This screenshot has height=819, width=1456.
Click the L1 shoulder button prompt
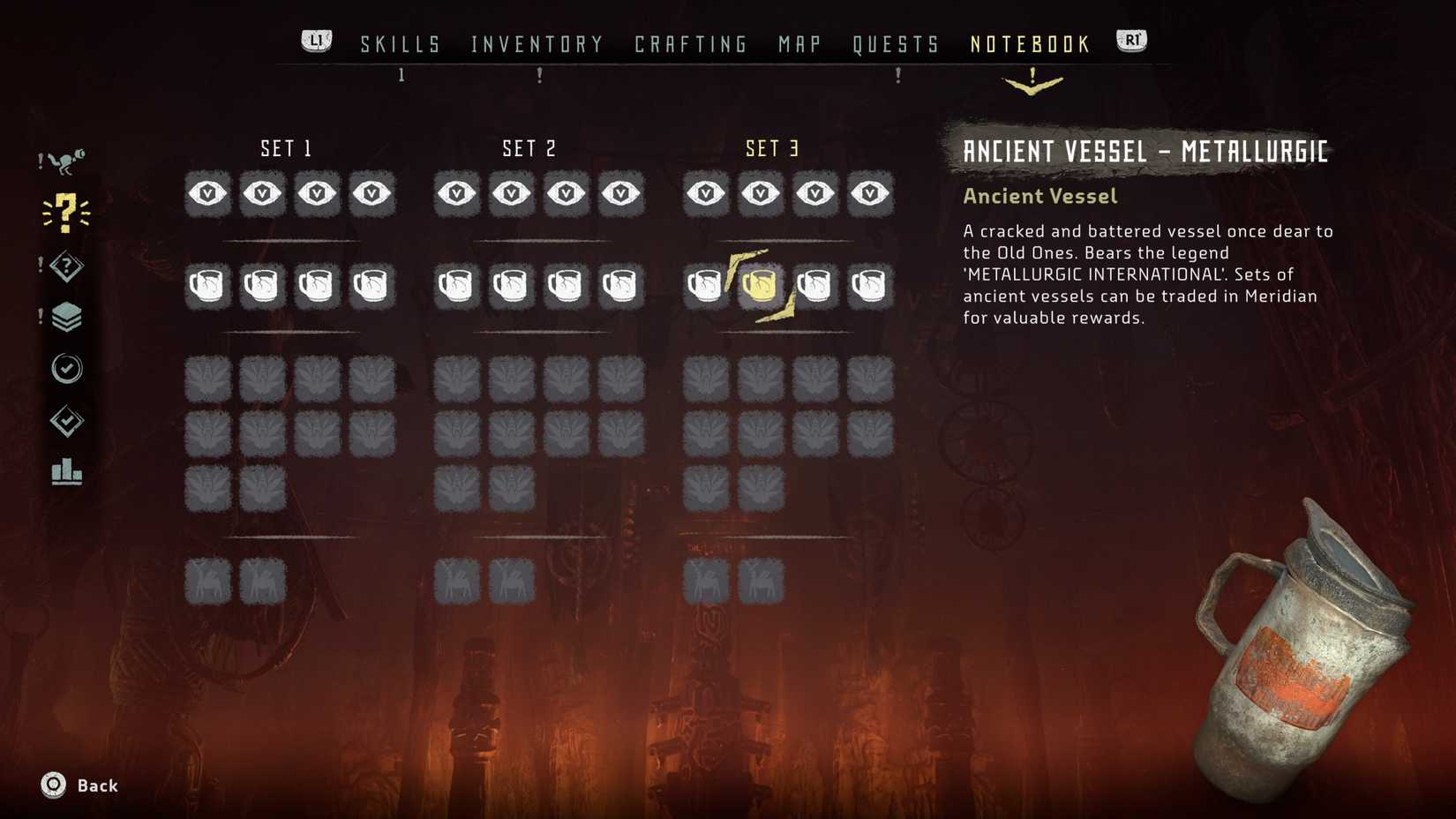[x=315, y=39]
